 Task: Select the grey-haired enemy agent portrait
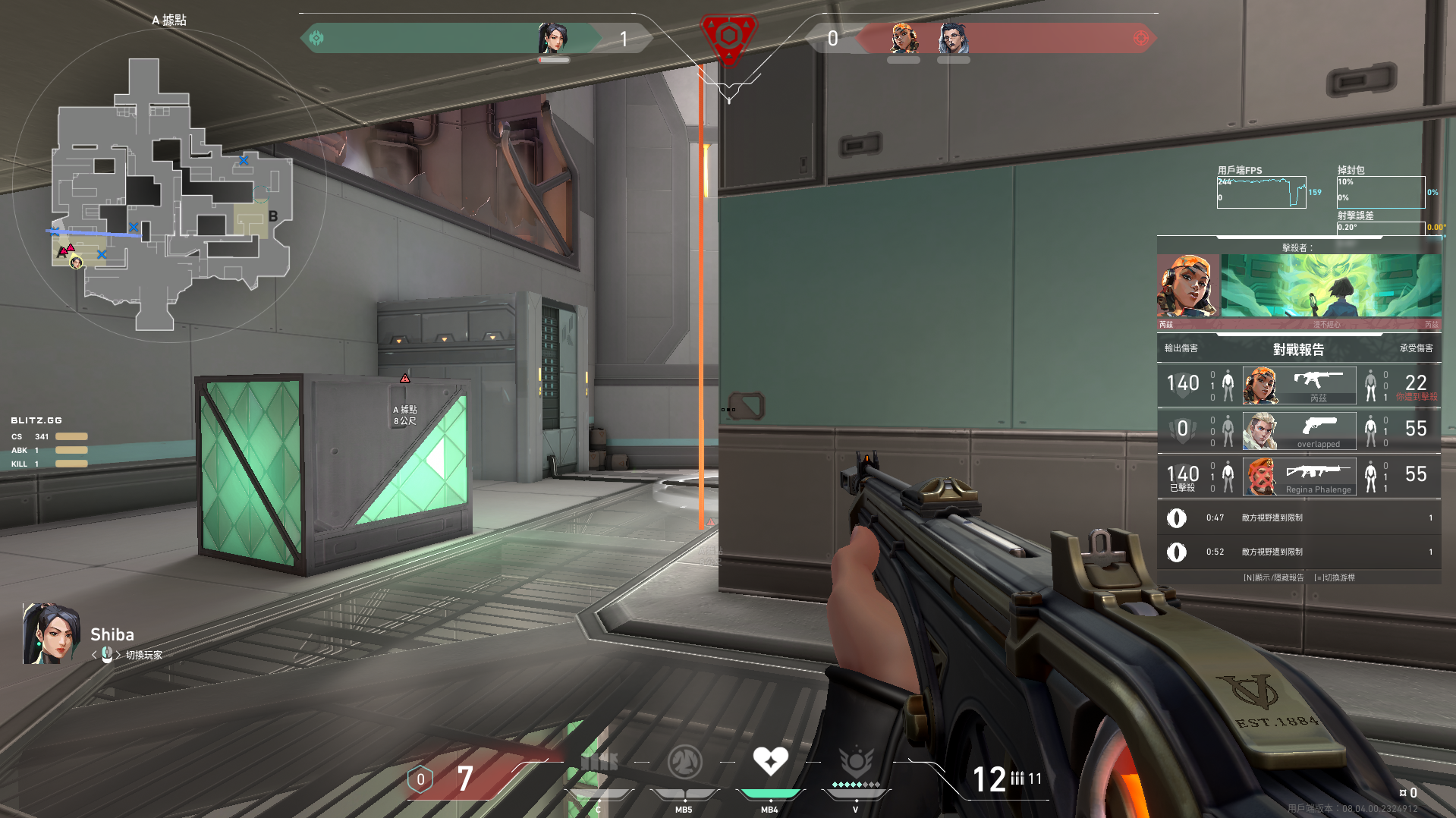pos(953,38)
